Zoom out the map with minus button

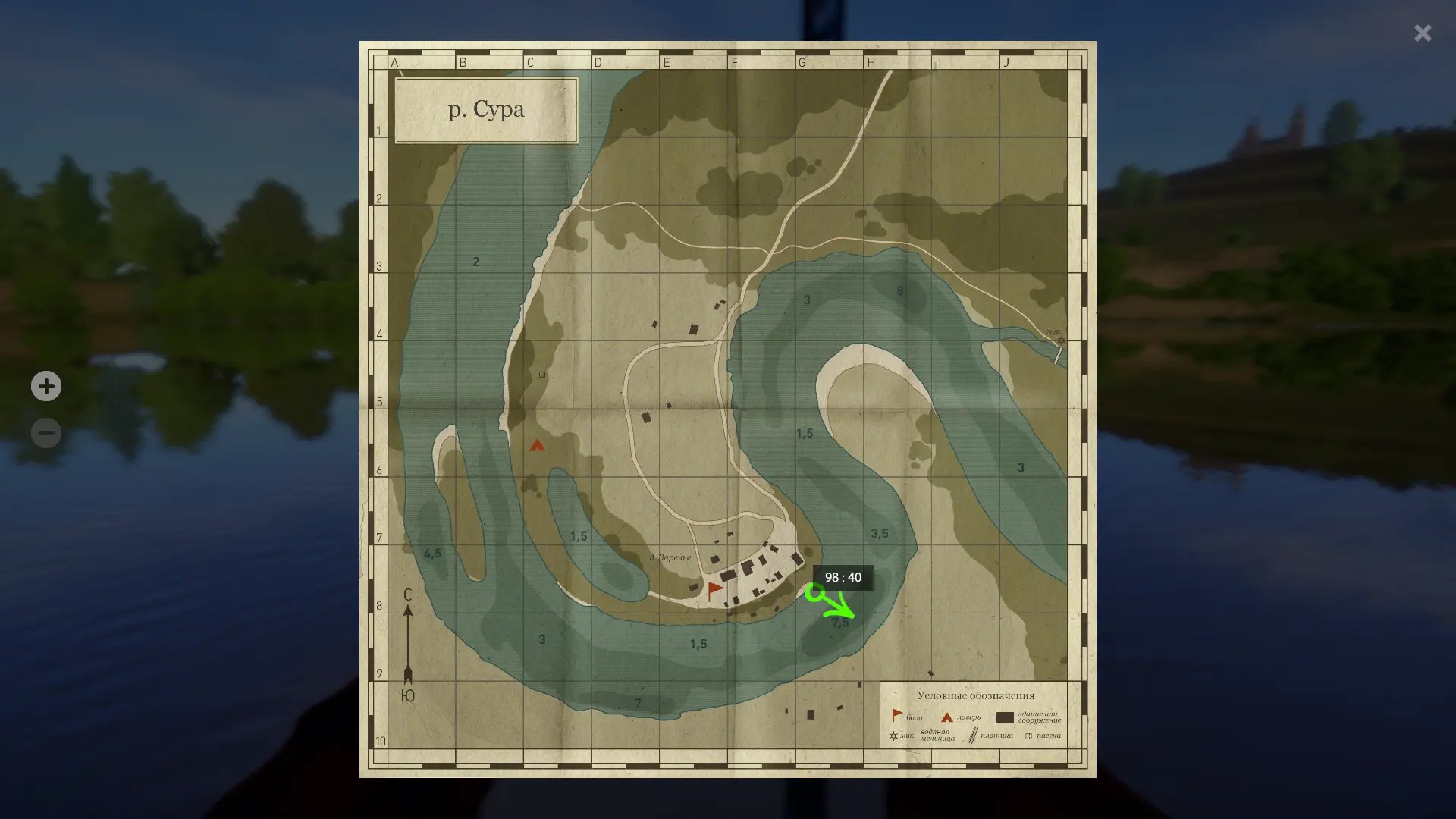(46, 433)
